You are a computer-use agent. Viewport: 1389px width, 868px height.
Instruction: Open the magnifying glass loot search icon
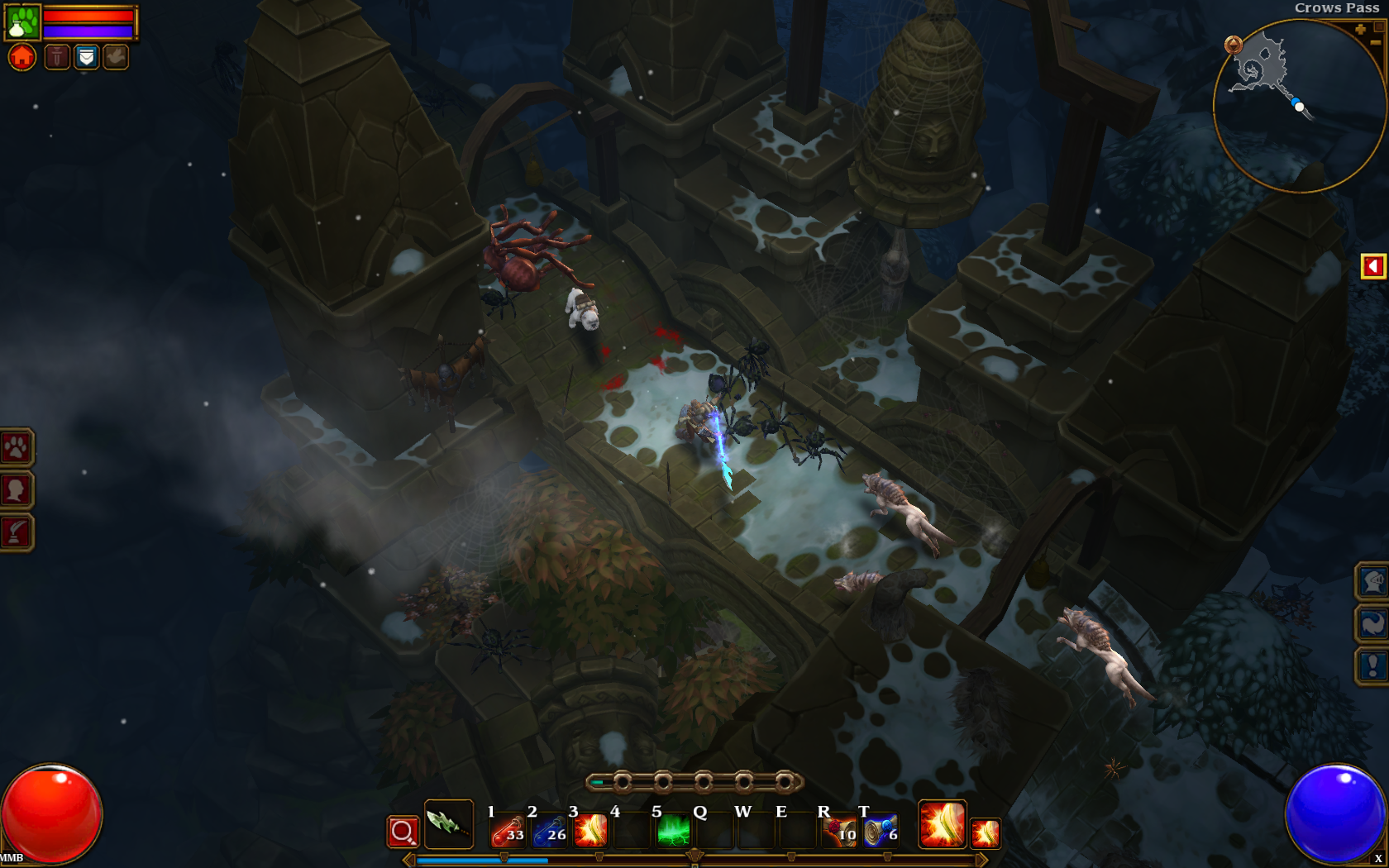tap(403, 831)
